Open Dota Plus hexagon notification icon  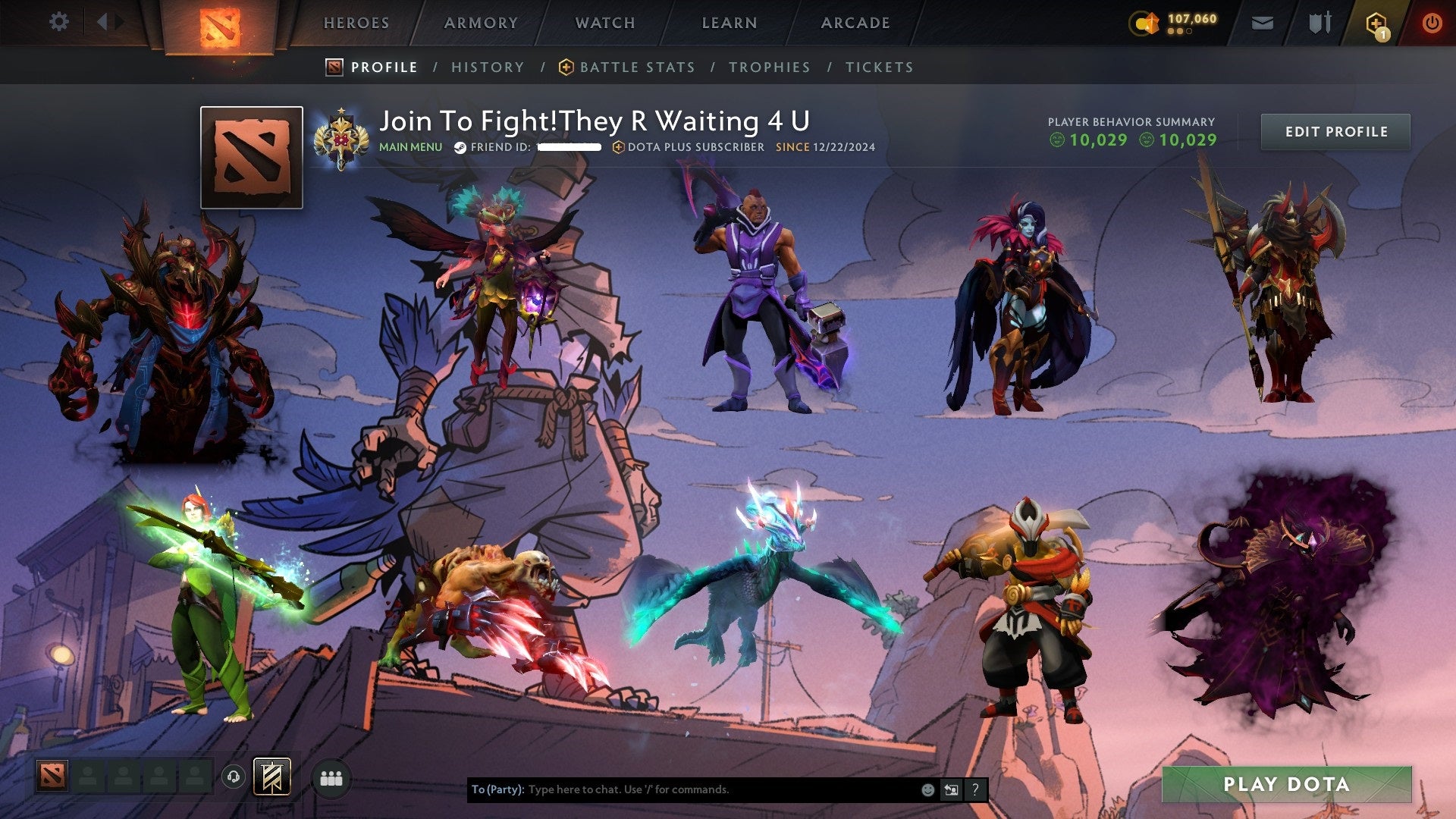click(x=1378, y=23)
